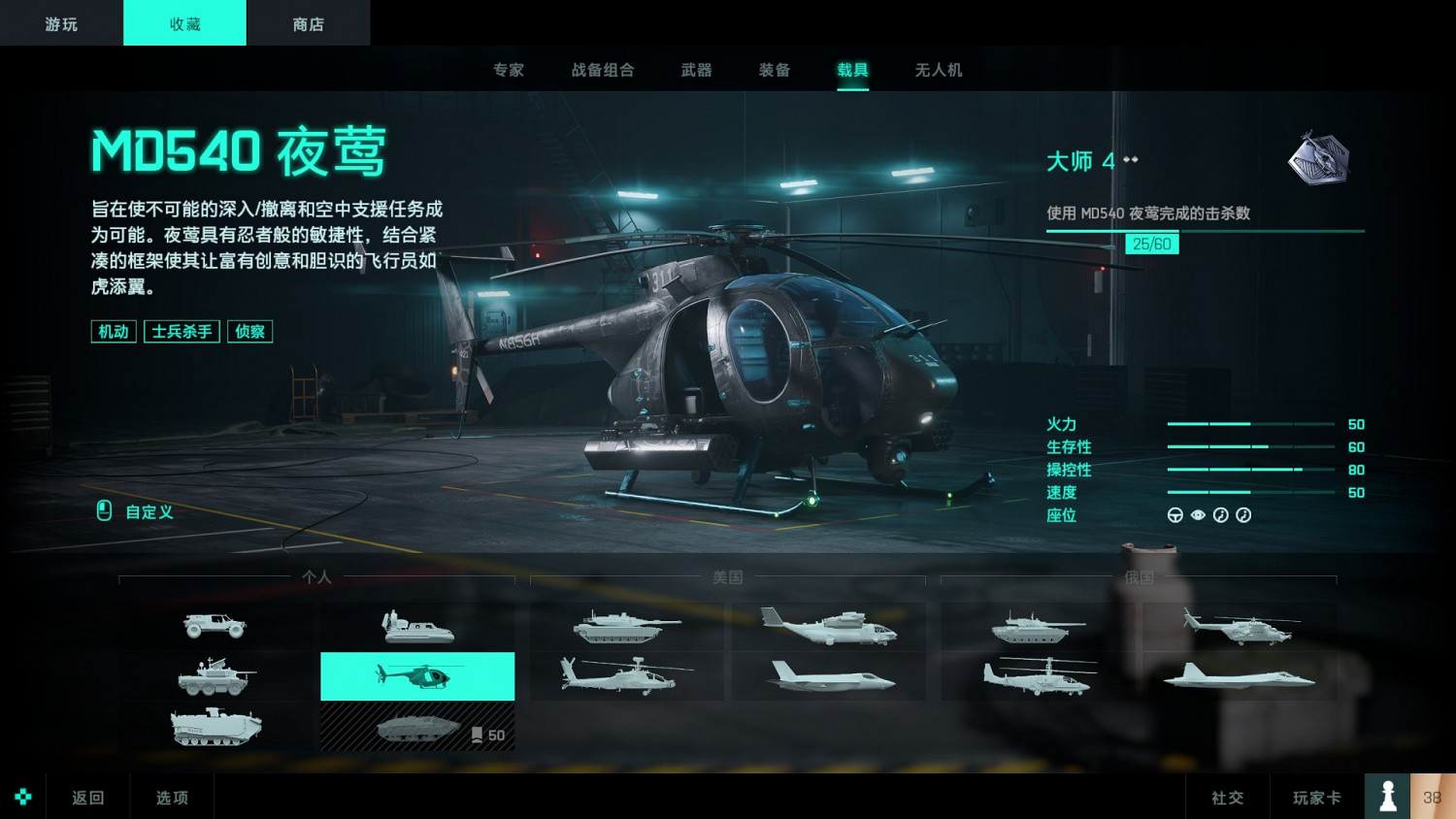
Task: Switch to the 武器 tab
Action: tap(695, 69)
